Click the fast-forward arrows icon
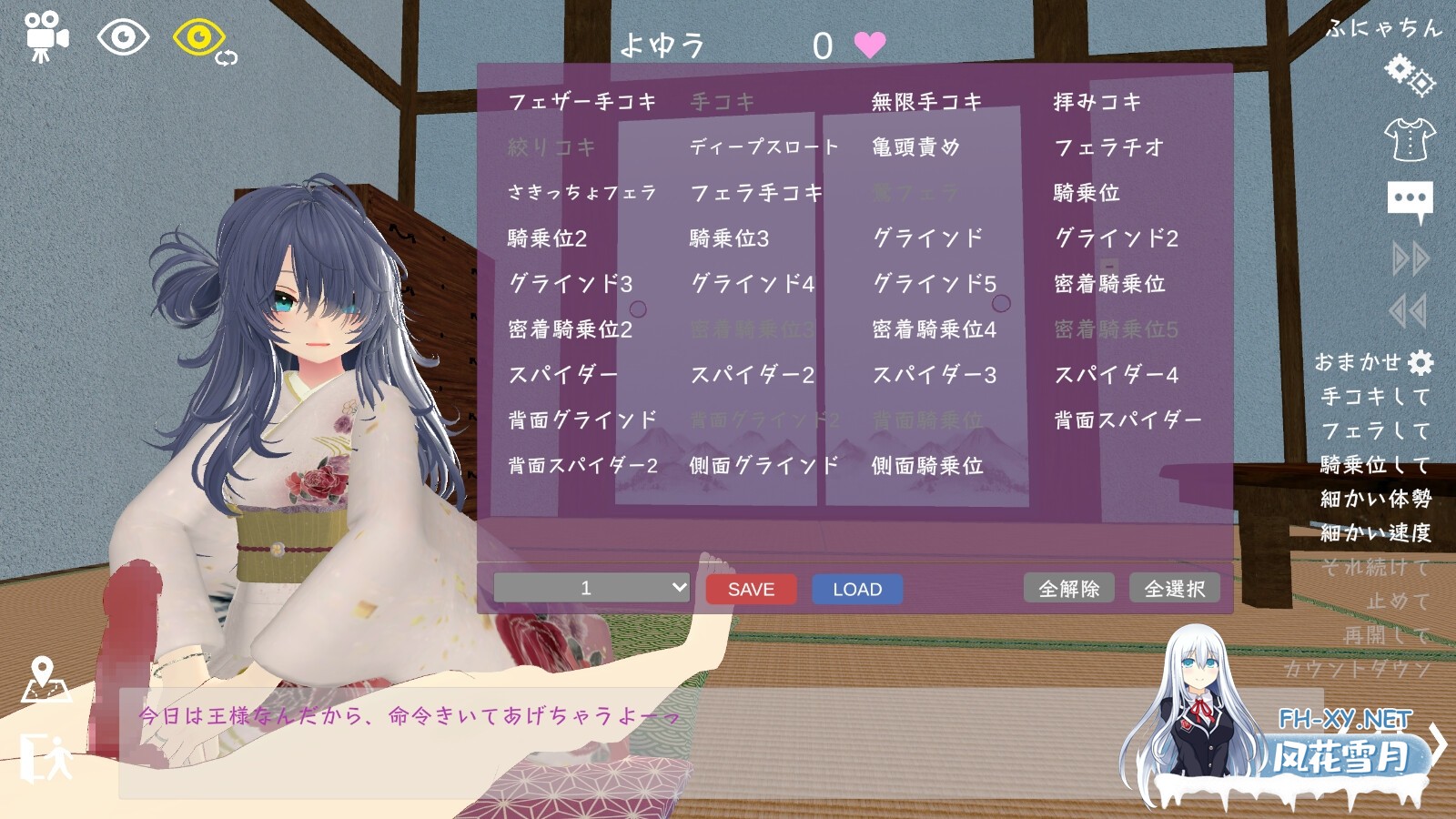The image size is (1456, 819). pyautogui.click(x=1409, y=257)
